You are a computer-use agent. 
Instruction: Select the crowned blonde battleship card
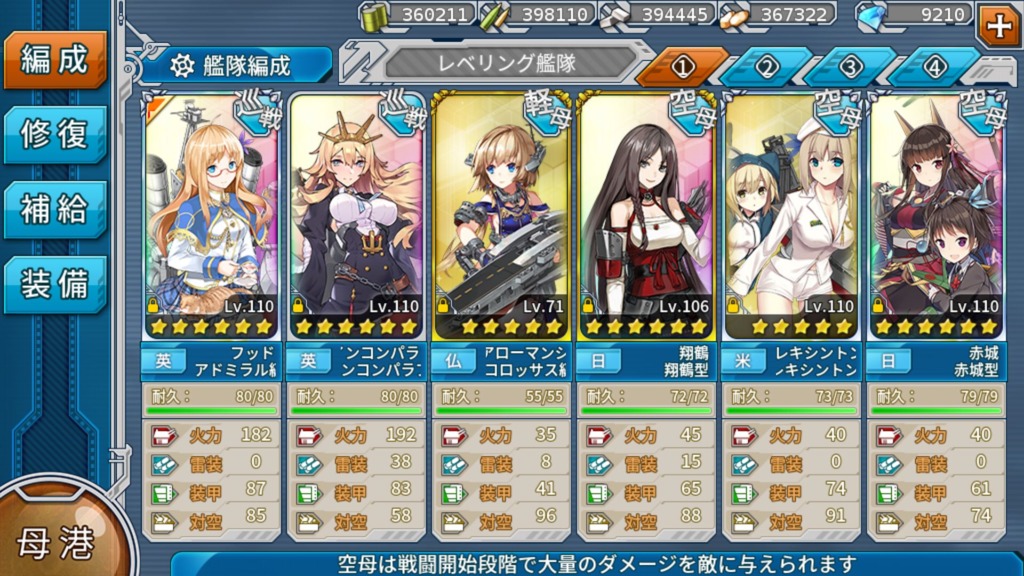coord(357,215)
